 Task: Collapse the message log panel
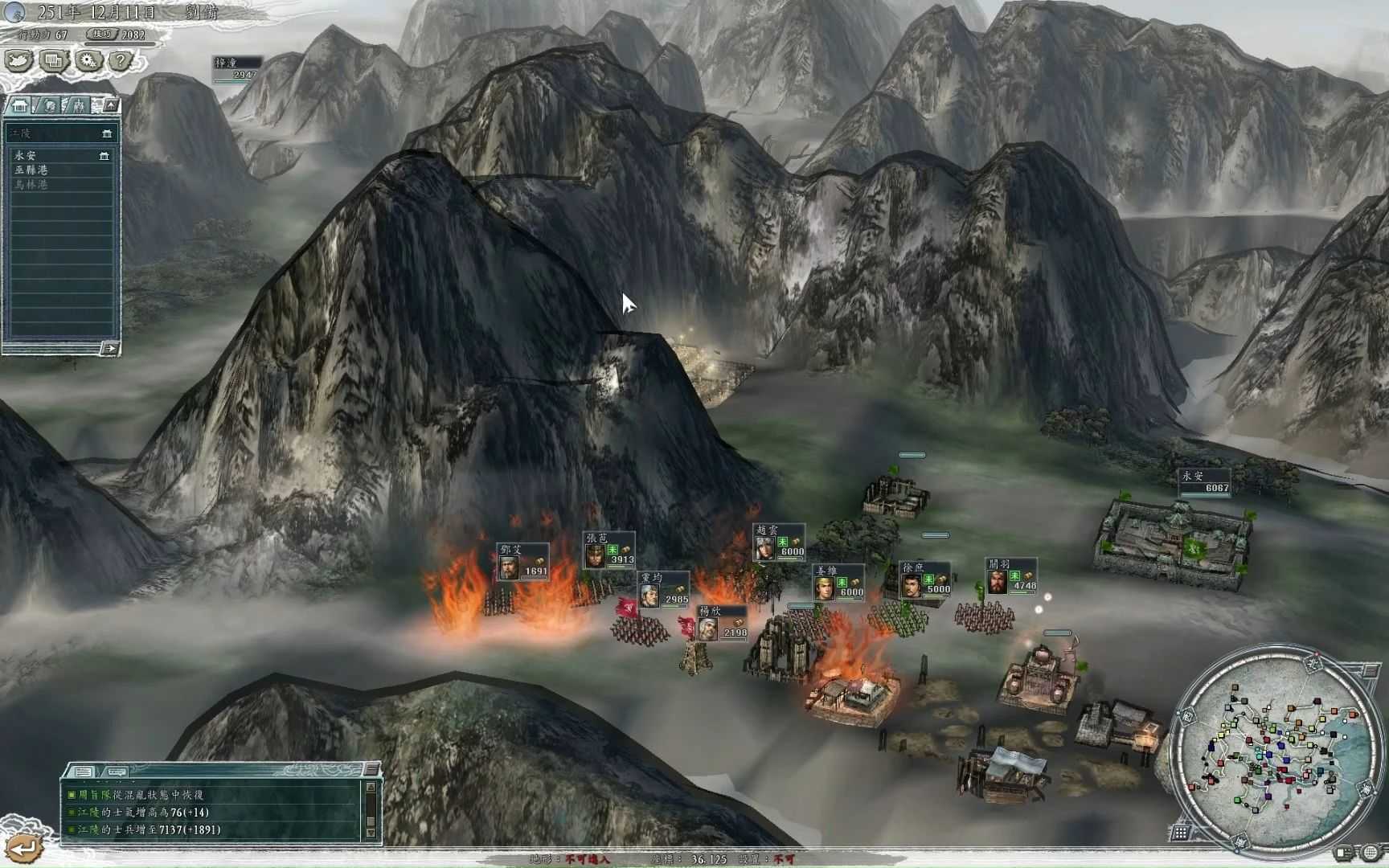pyautogui.click(x=371, y=770)
